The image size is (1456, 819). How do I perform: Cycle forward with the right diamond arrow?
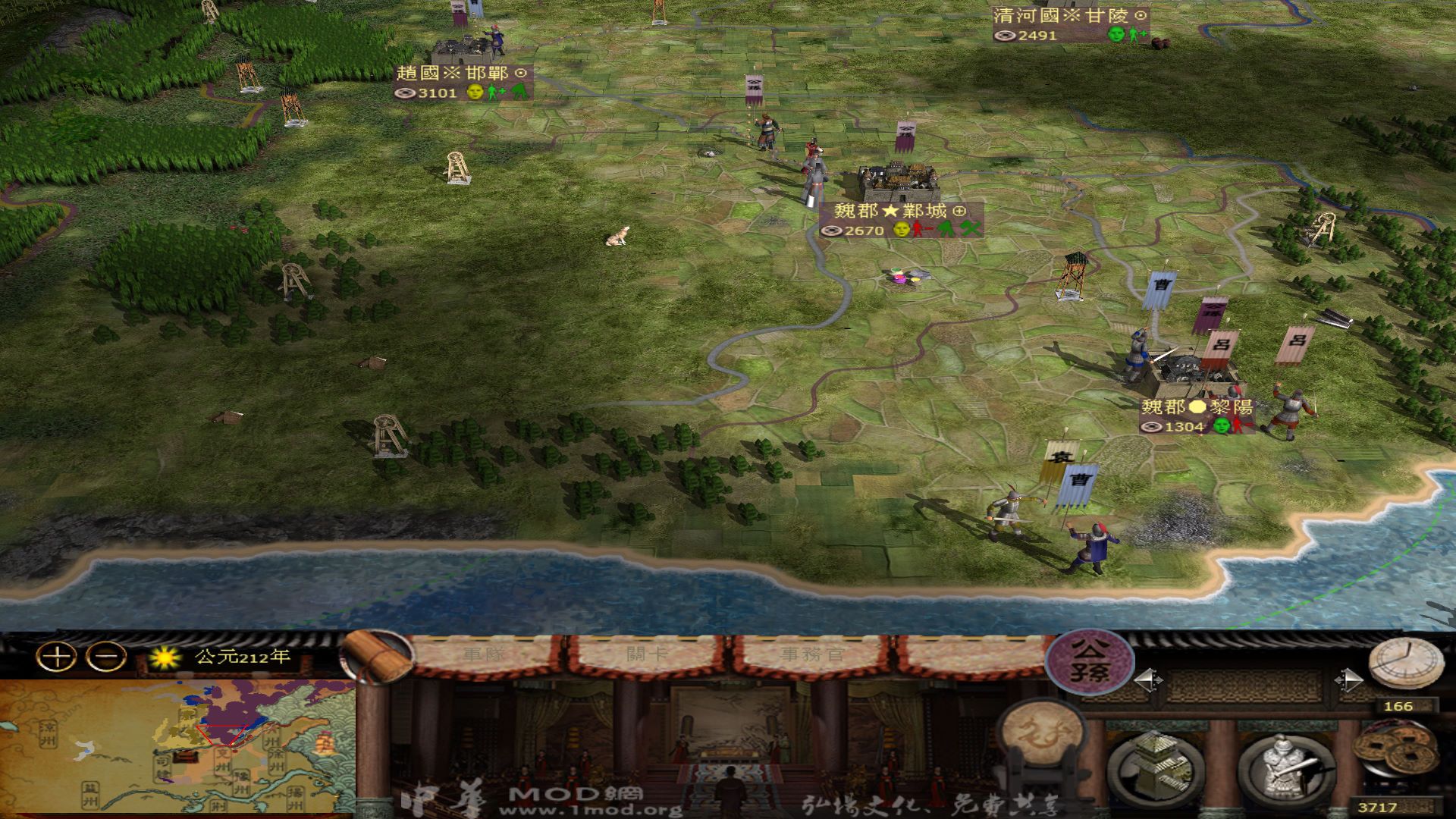pyautogui.click(x=1350, y=679)
